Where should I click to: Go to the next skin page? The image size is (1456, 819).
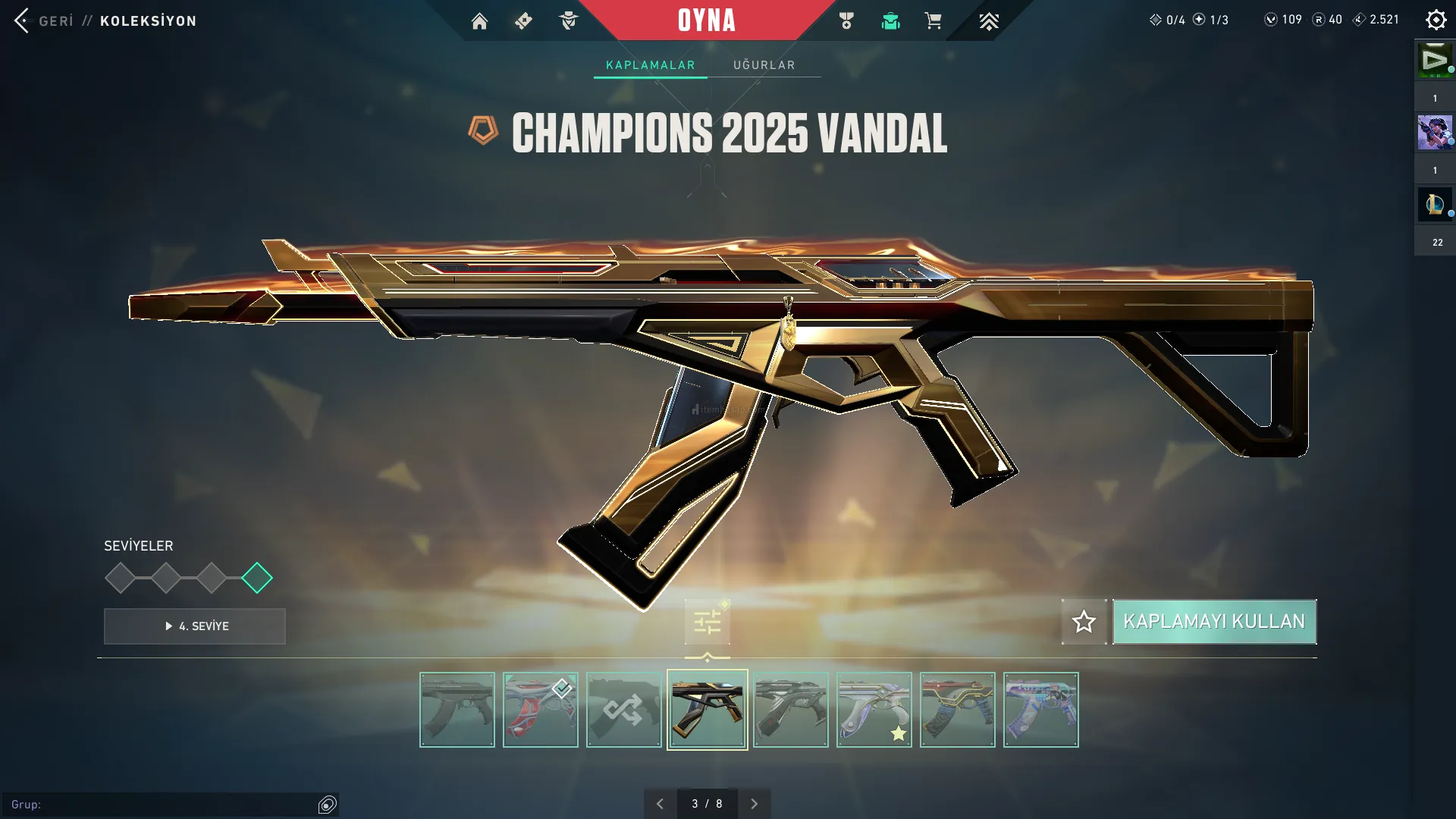pos(754,804)
